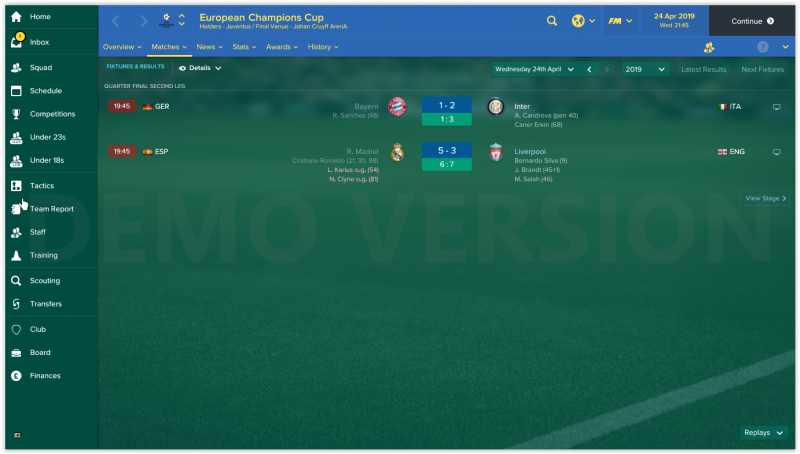Open the Stats tab dropdown
Image resolution: width=800 pixels, height=454 pixels.
(x=243, y=47)
